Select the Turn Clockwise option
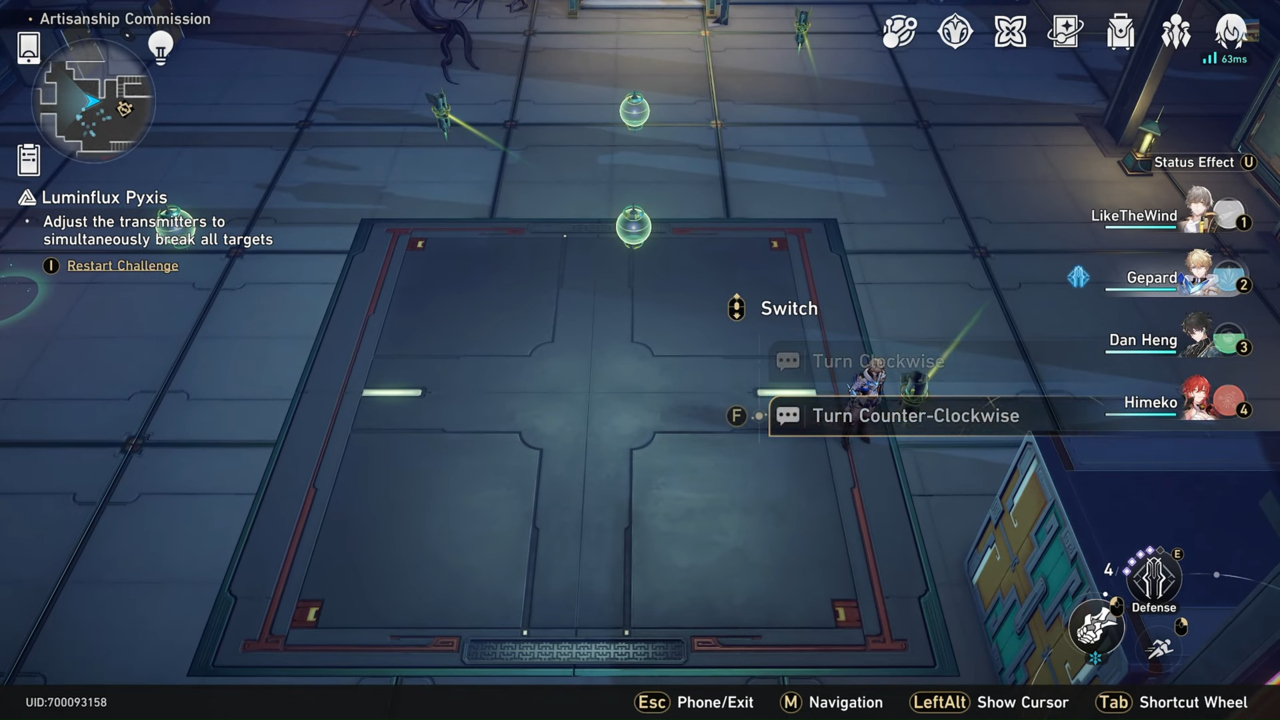Image resolution: width=1280 pixels, height=720 pixels. pos(878,361)
